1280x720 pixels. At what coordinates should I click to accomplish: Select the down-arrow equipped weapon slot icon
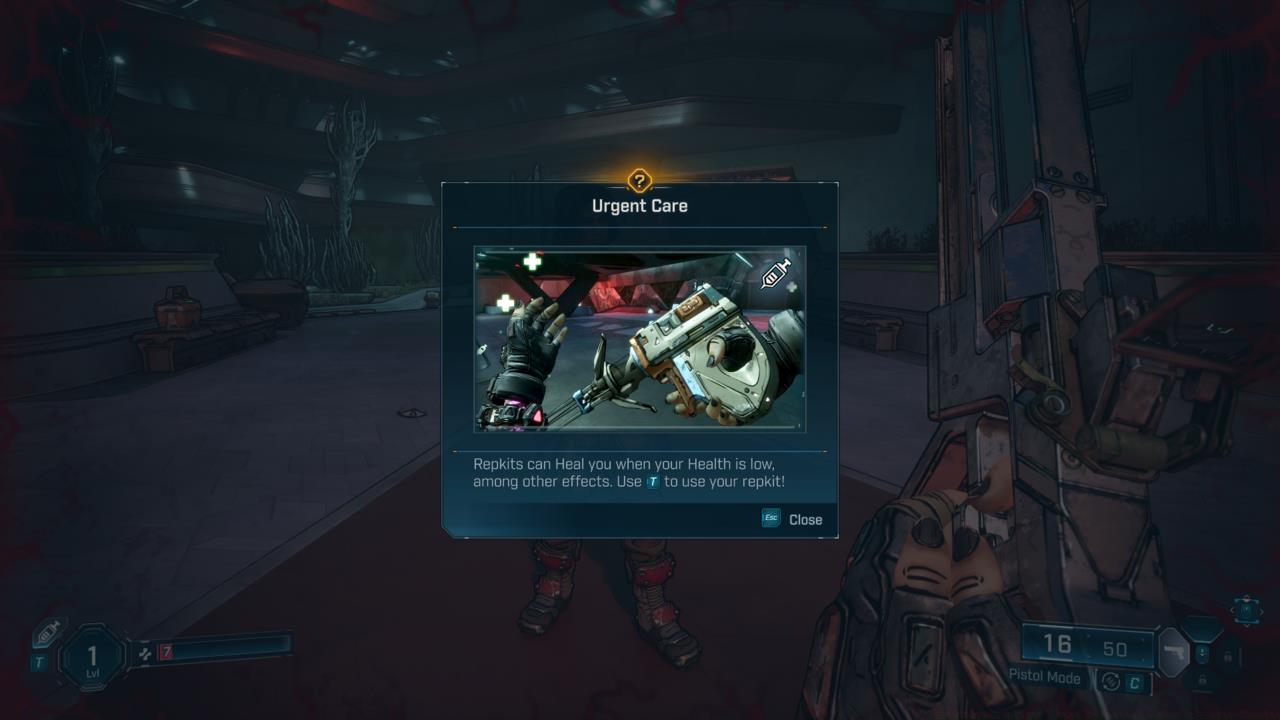1202,654
